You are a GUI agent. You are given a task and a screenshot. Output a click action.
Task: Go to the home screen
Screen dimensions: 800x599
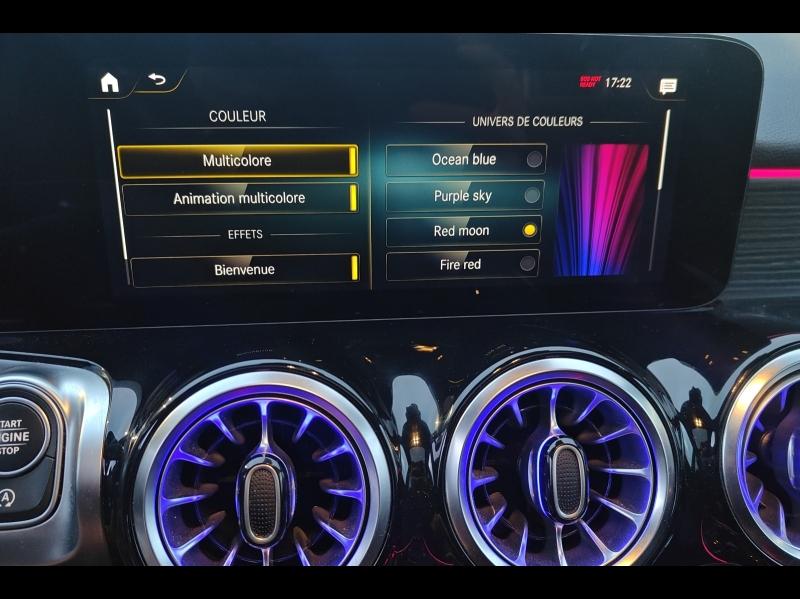pos(109,83)
